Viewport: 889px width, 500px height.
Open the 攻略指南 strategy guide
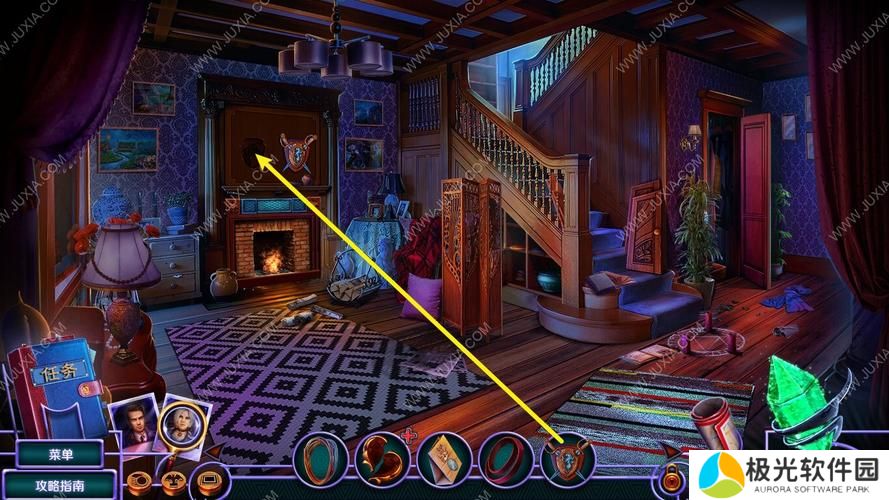(60, 485)
